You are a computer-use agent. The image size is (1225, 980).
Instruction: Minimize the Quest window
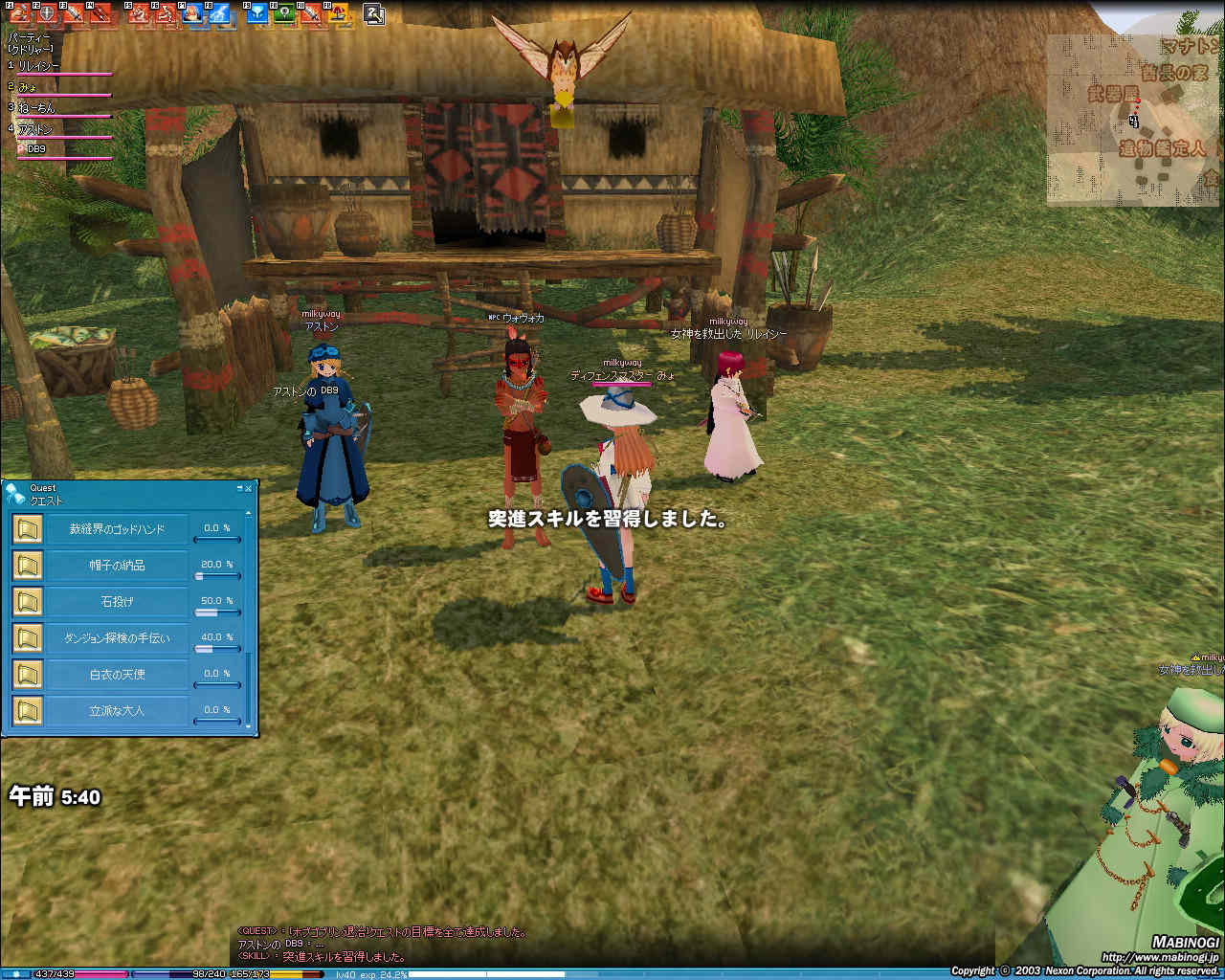pos(239,488)
